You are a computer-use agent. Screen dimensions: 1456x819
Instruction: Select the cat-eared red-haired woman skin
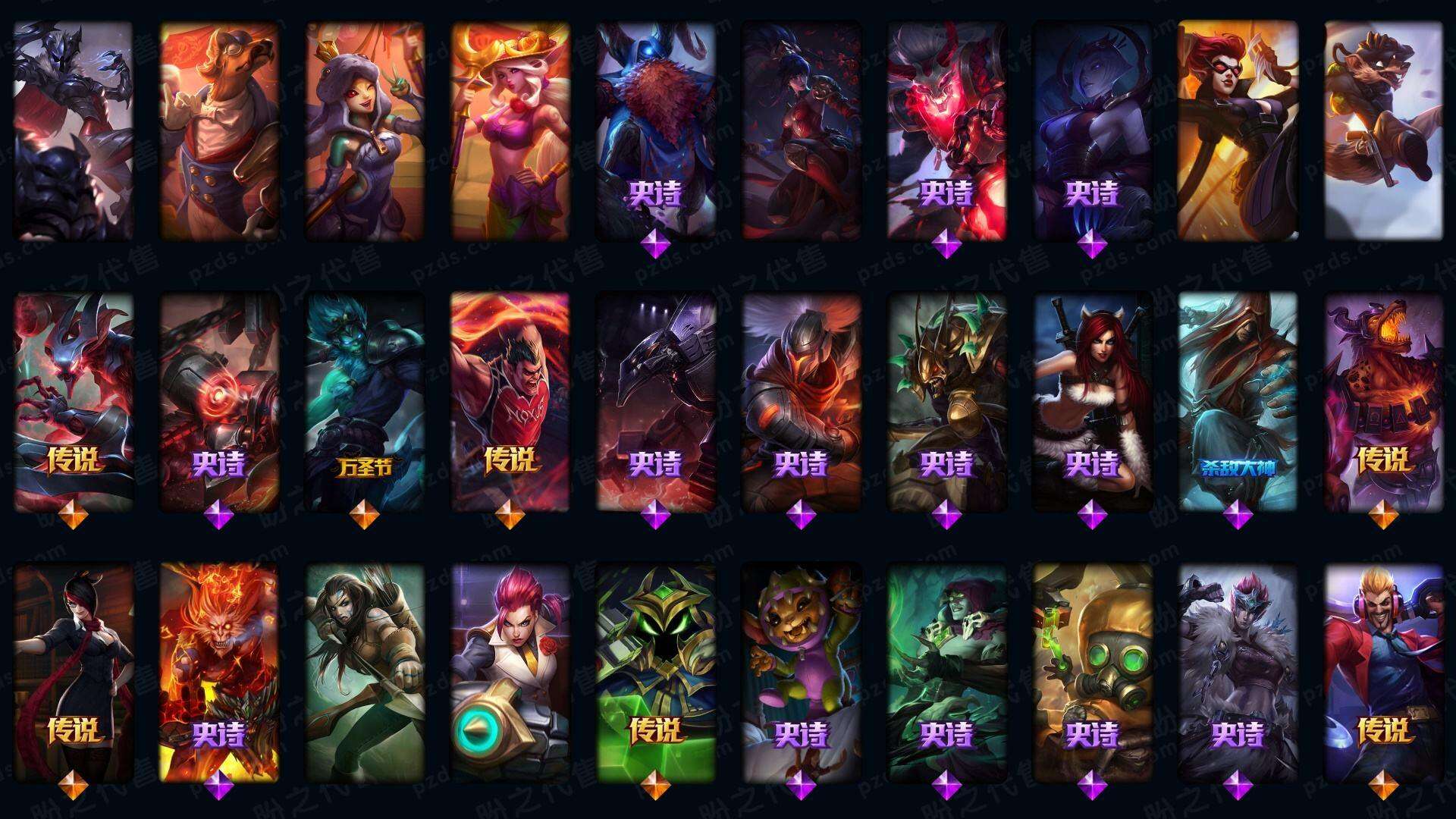point(1092,402)
